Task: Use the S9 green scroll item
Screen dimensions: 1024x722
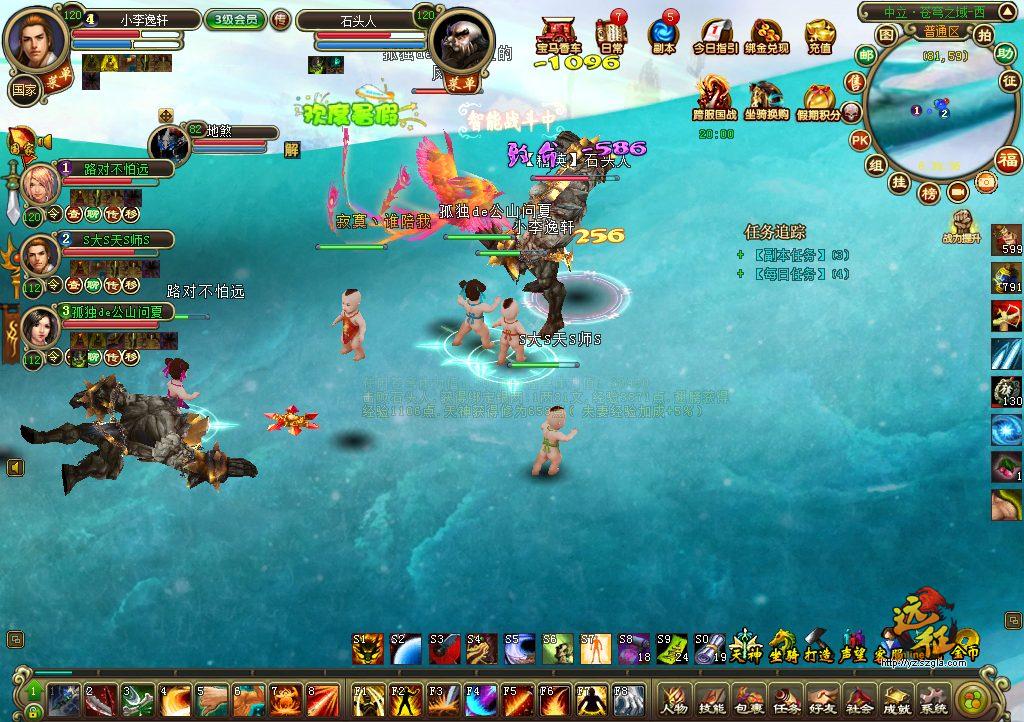Action: (x=672, y=648)
